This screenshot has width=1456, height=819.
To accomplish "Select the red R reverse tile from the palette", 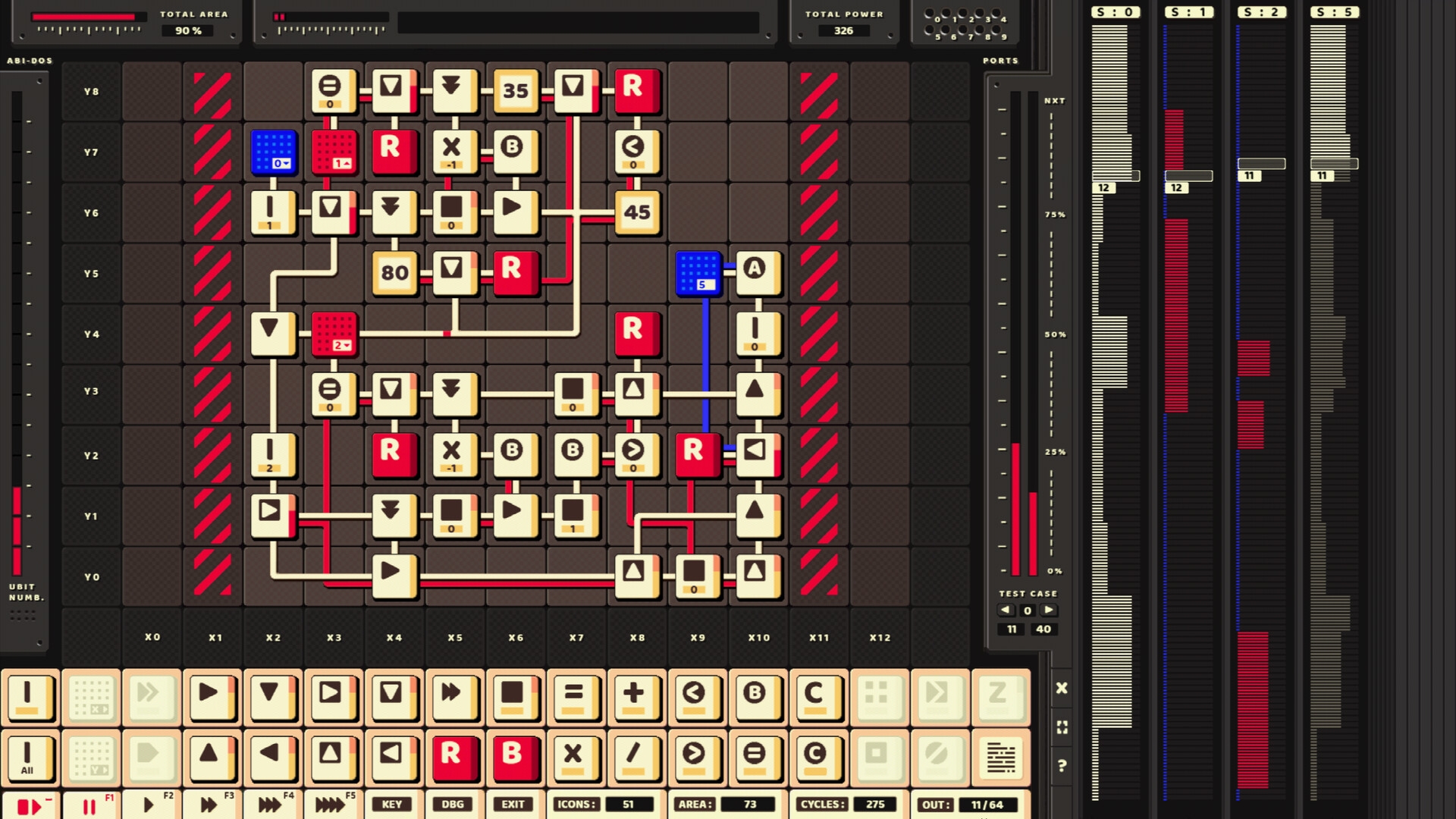I will point(455,758).
